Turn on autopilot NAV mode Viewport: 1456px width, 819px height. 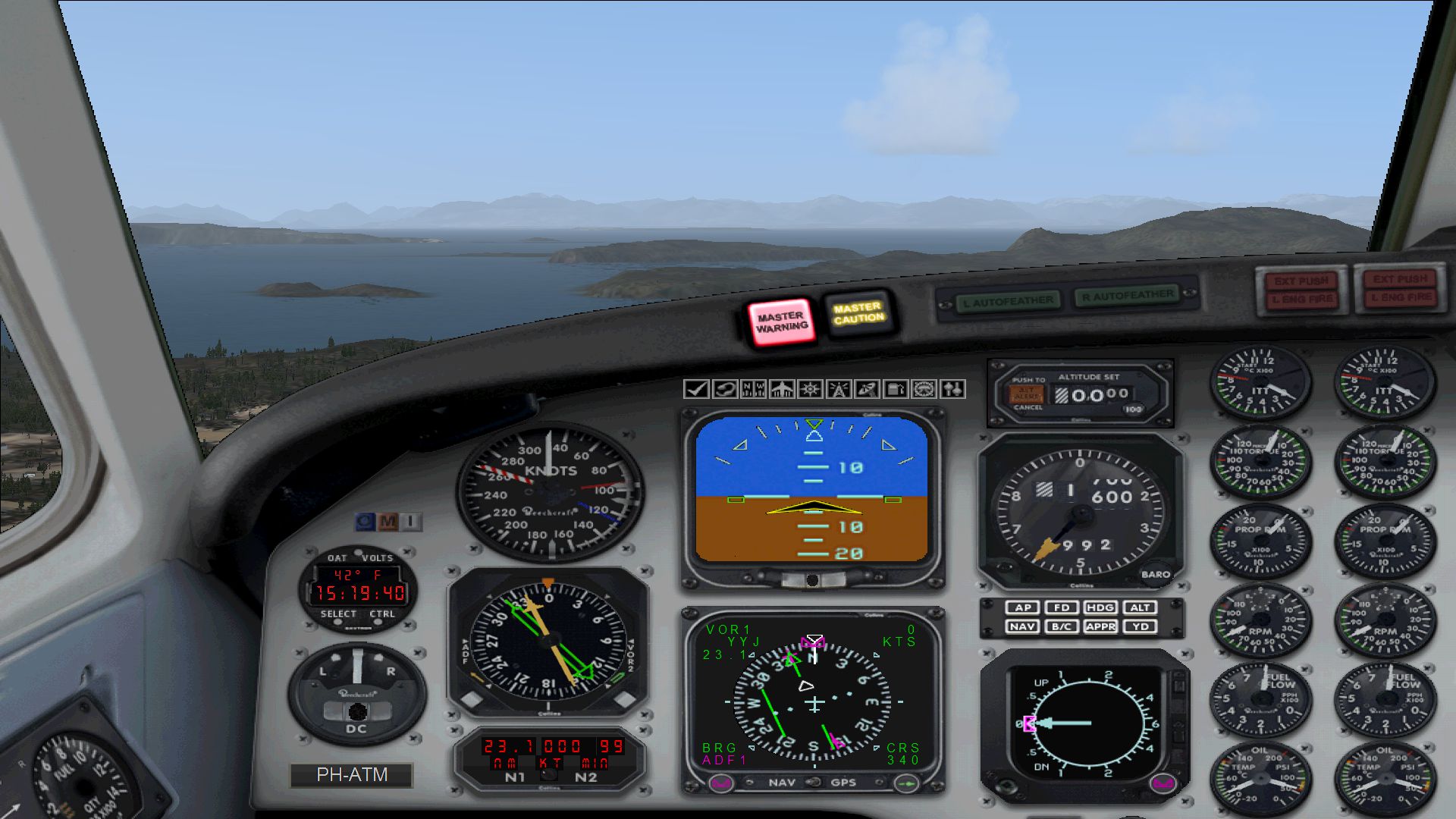coord(1023,626)
